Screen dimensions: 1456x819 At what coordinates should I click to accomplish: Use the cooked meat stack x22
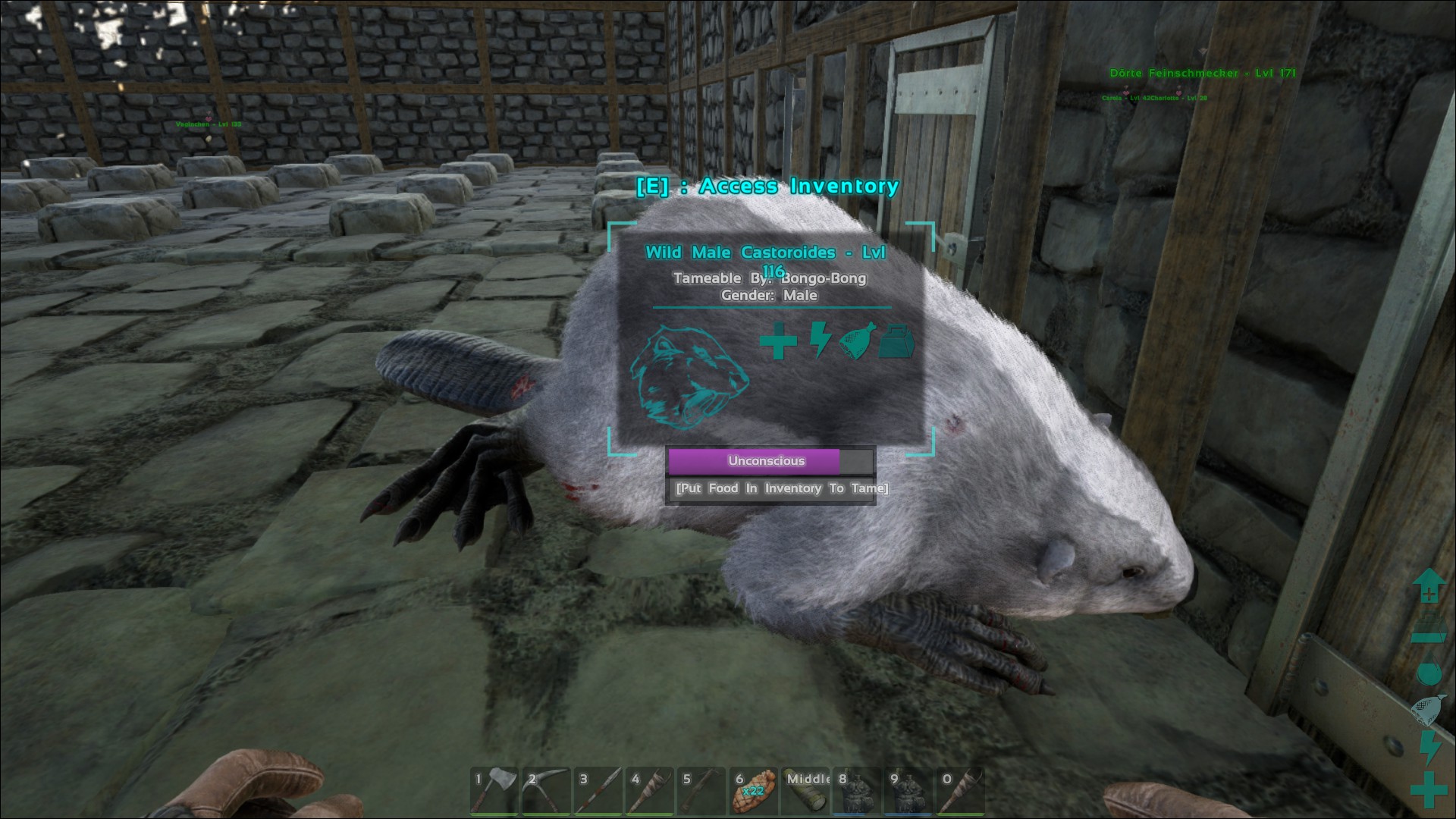tap(754, 790)
